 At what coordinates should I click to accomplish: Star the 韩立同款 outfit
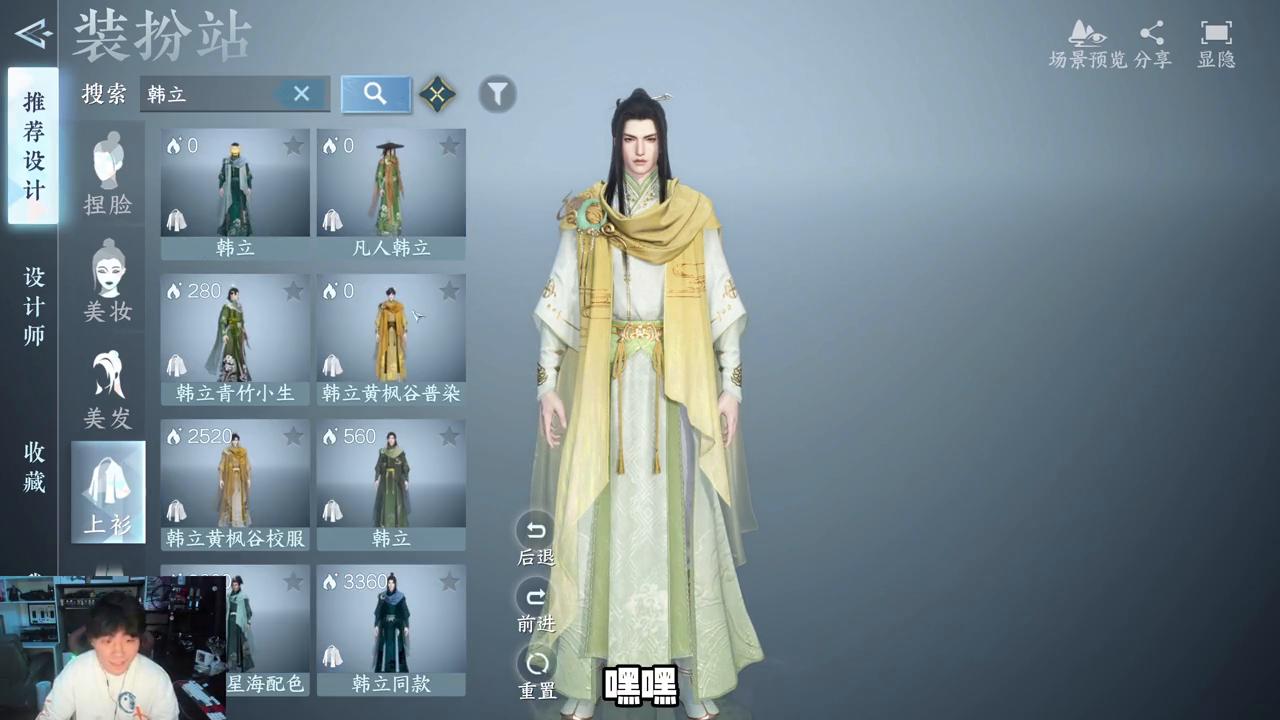coord(449,582)
